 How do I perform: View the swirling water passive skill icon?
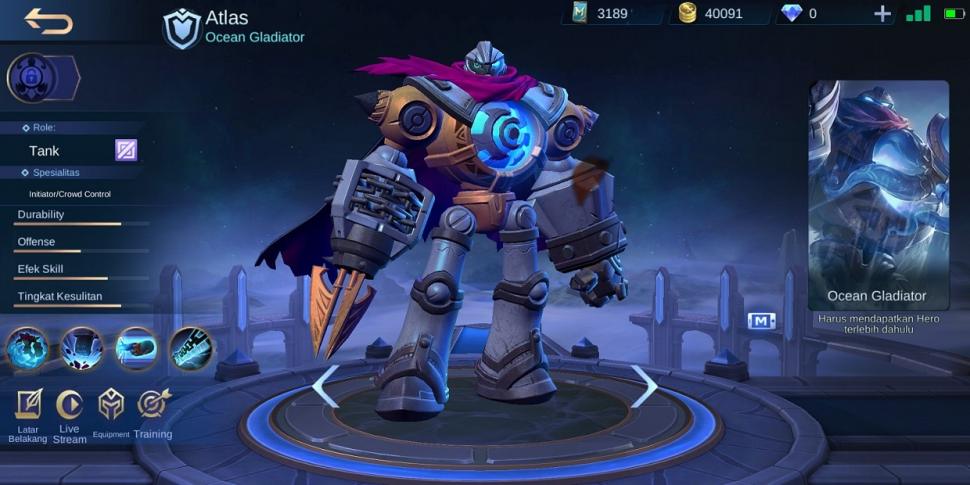point(27,348)
